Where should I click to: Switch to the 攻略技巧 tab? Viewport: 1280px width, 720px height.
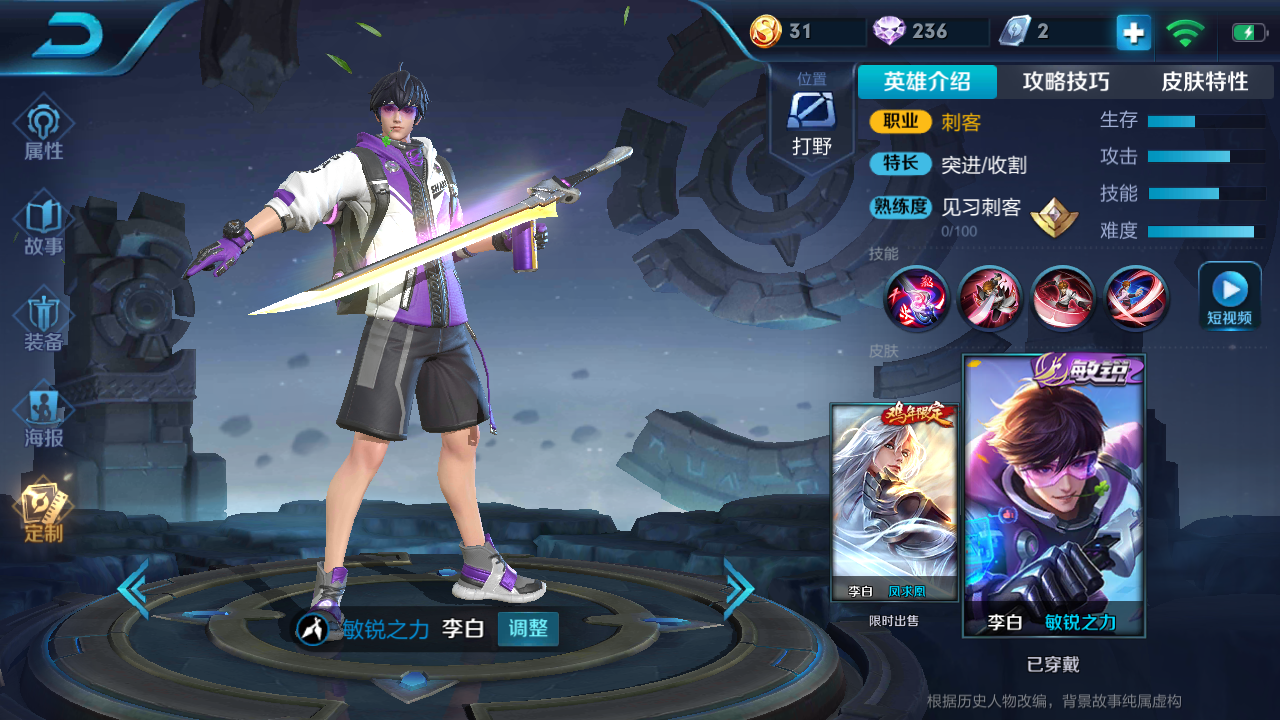pos(1066,82)
